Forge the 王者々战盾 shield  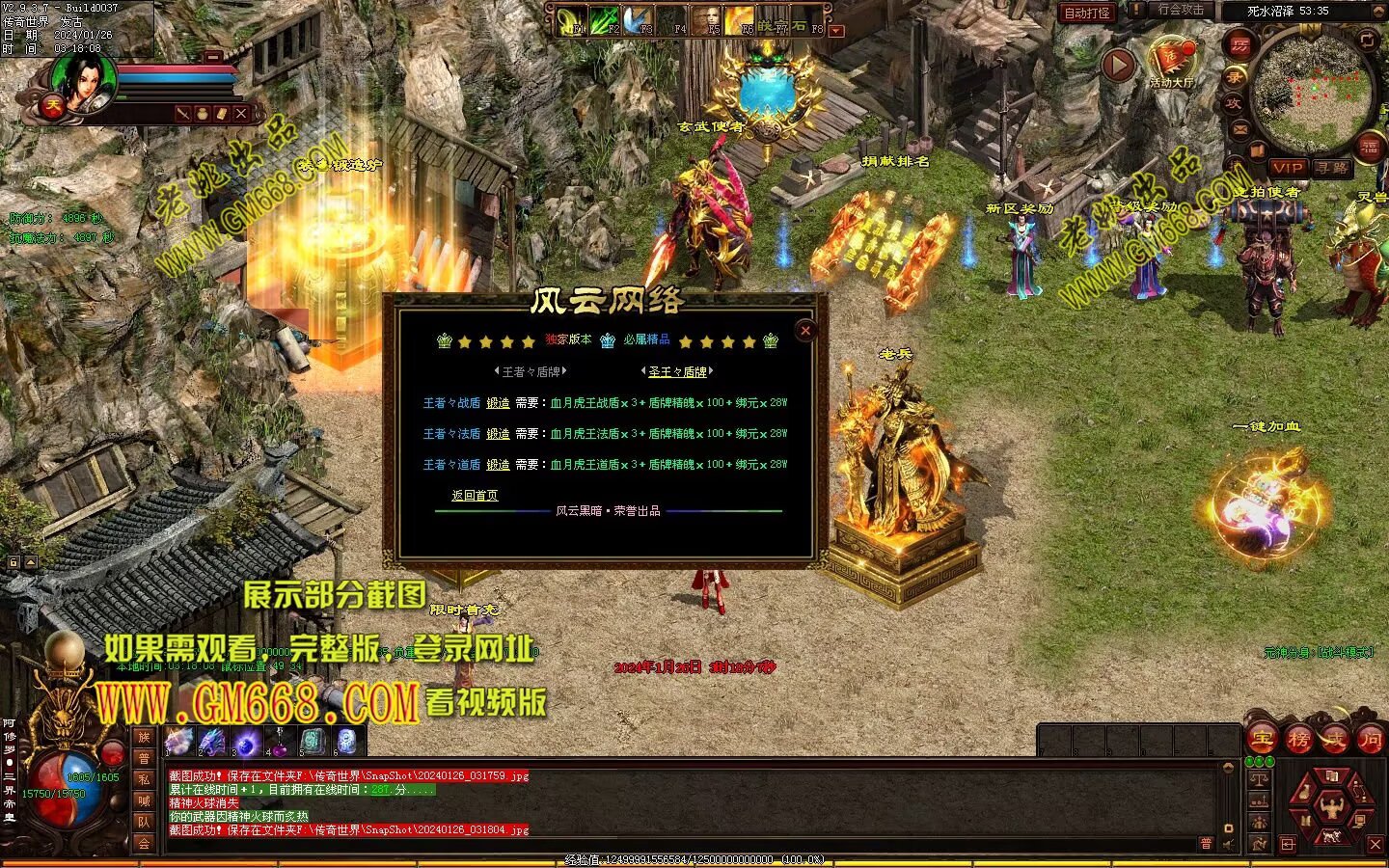498,403
